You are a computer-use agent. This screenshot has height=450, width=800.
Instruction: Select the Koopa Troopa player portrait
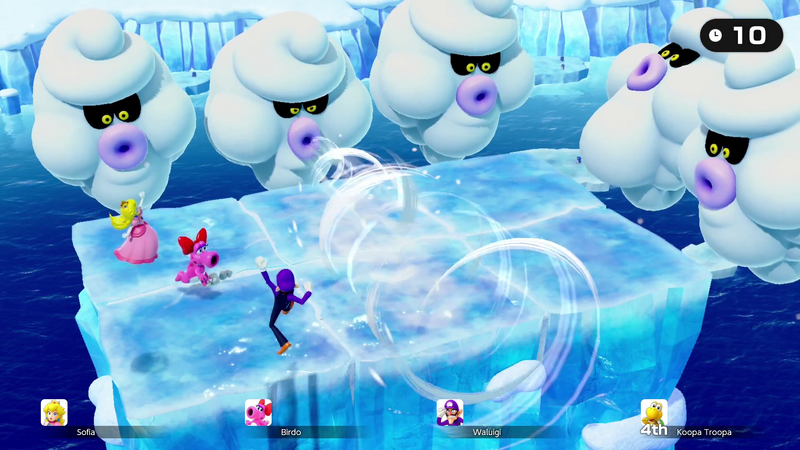(654, 412)
